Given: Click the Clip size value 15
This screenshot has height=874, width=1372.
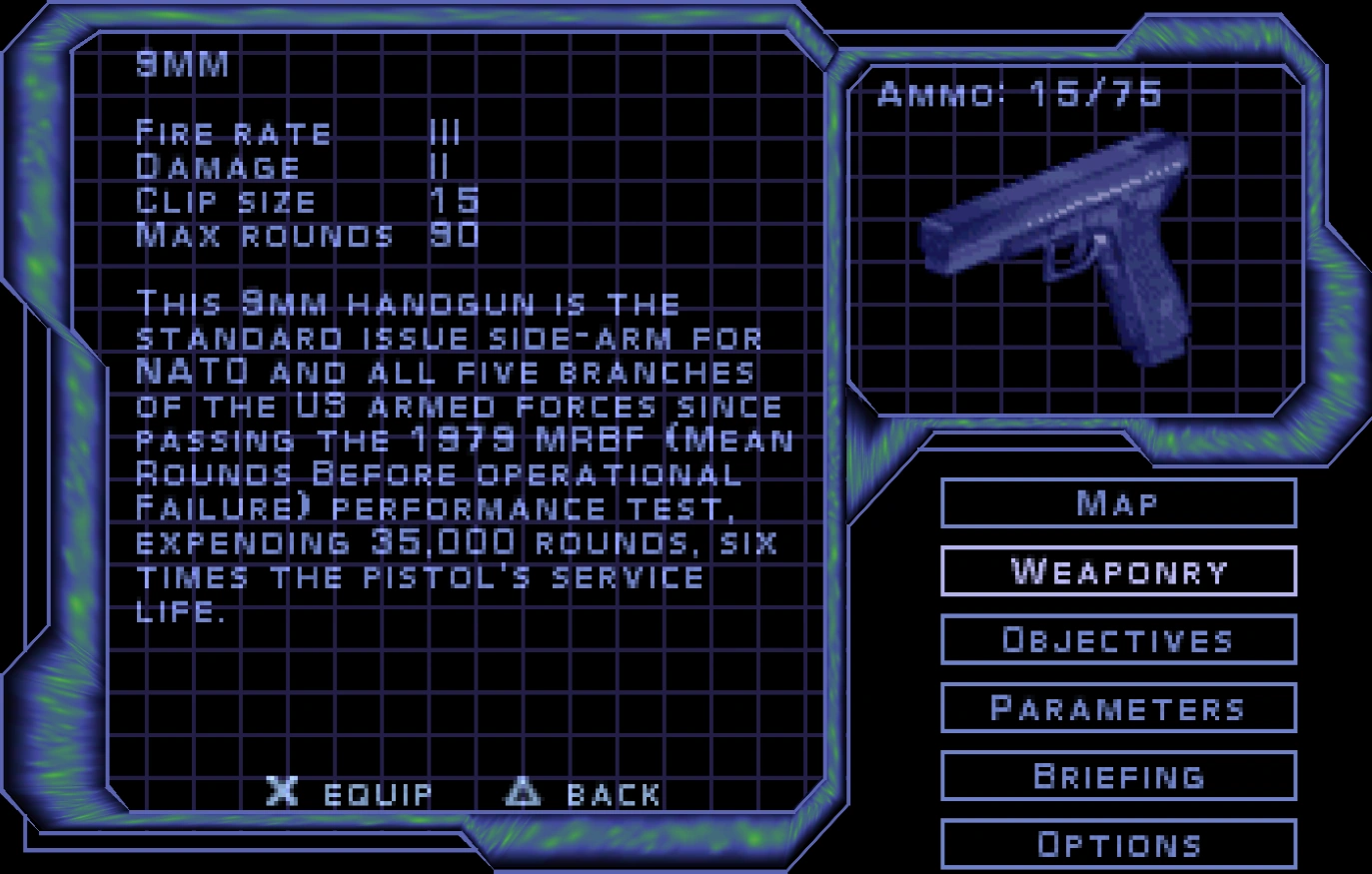Looking at the screenshot, I should [455, 200].
